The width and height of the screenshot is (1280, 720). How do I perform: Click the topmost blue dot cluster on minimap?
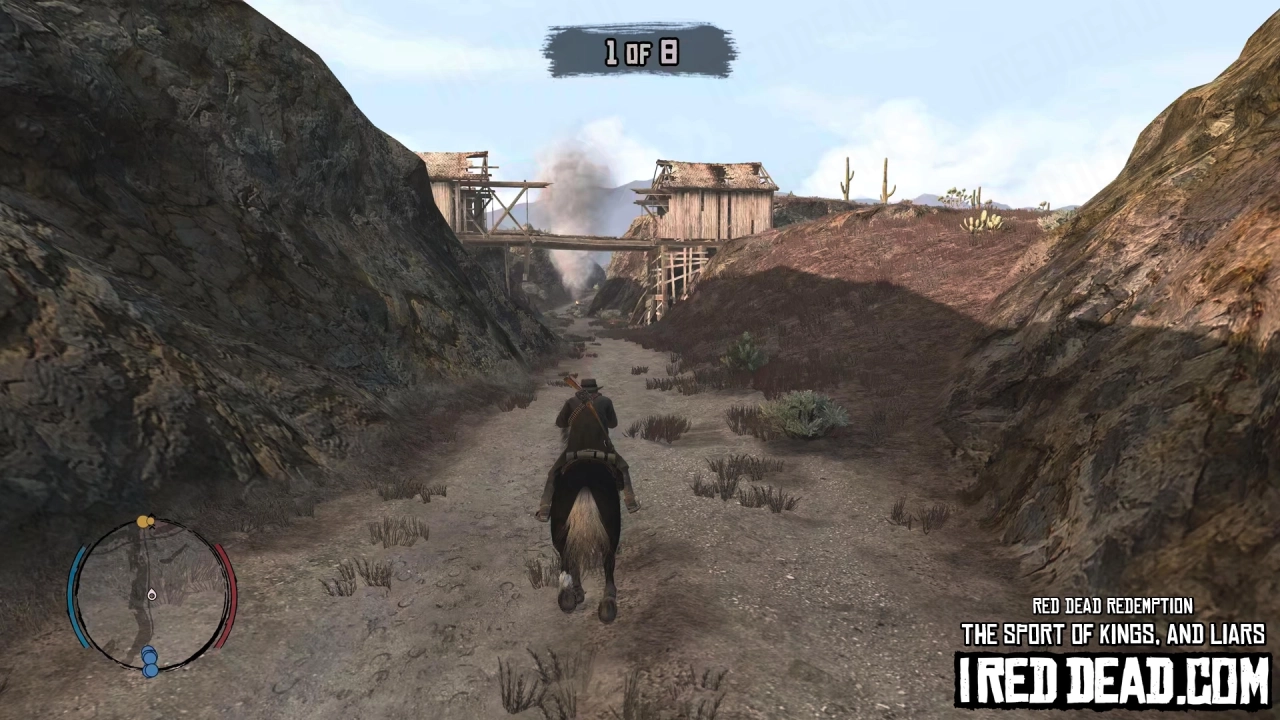pos(149,651)
